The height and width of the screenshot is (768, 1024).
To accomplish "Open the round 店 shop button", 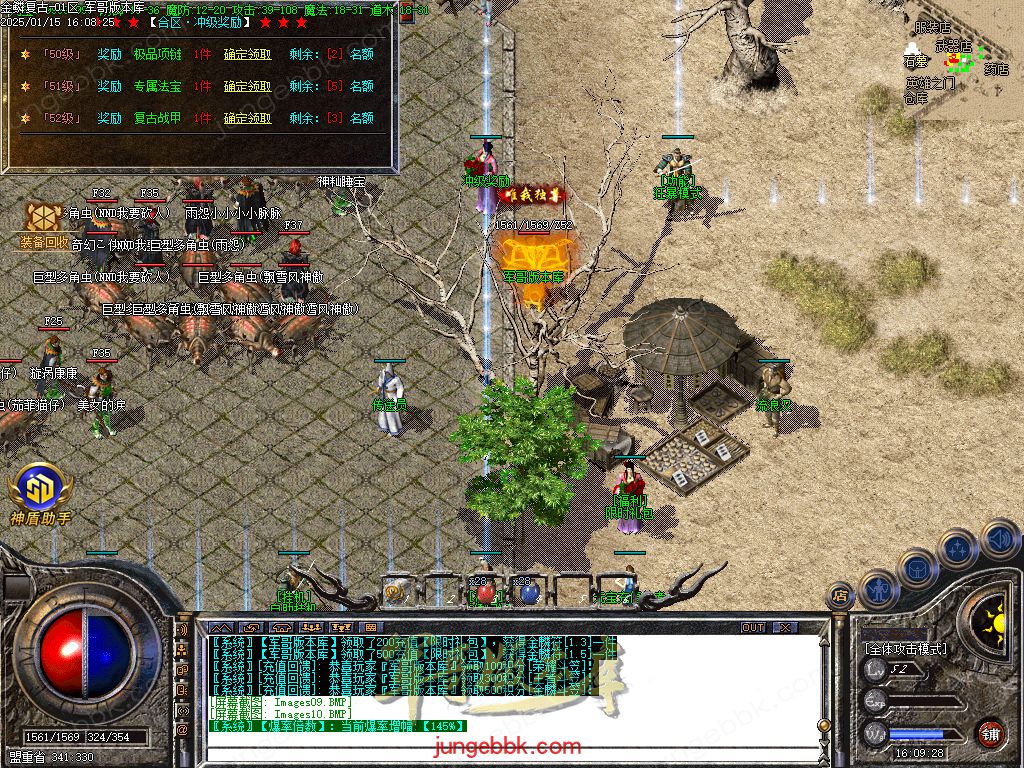I will coord(839,596).
